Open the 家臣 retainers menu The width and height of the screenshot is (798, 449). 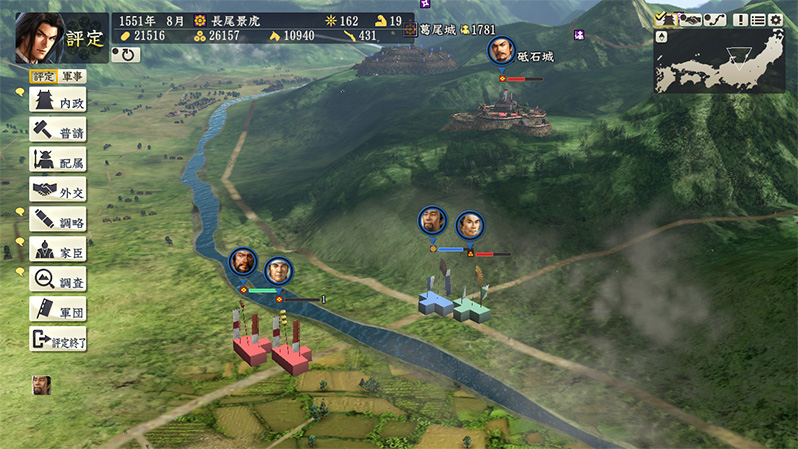tap(58, 249)
